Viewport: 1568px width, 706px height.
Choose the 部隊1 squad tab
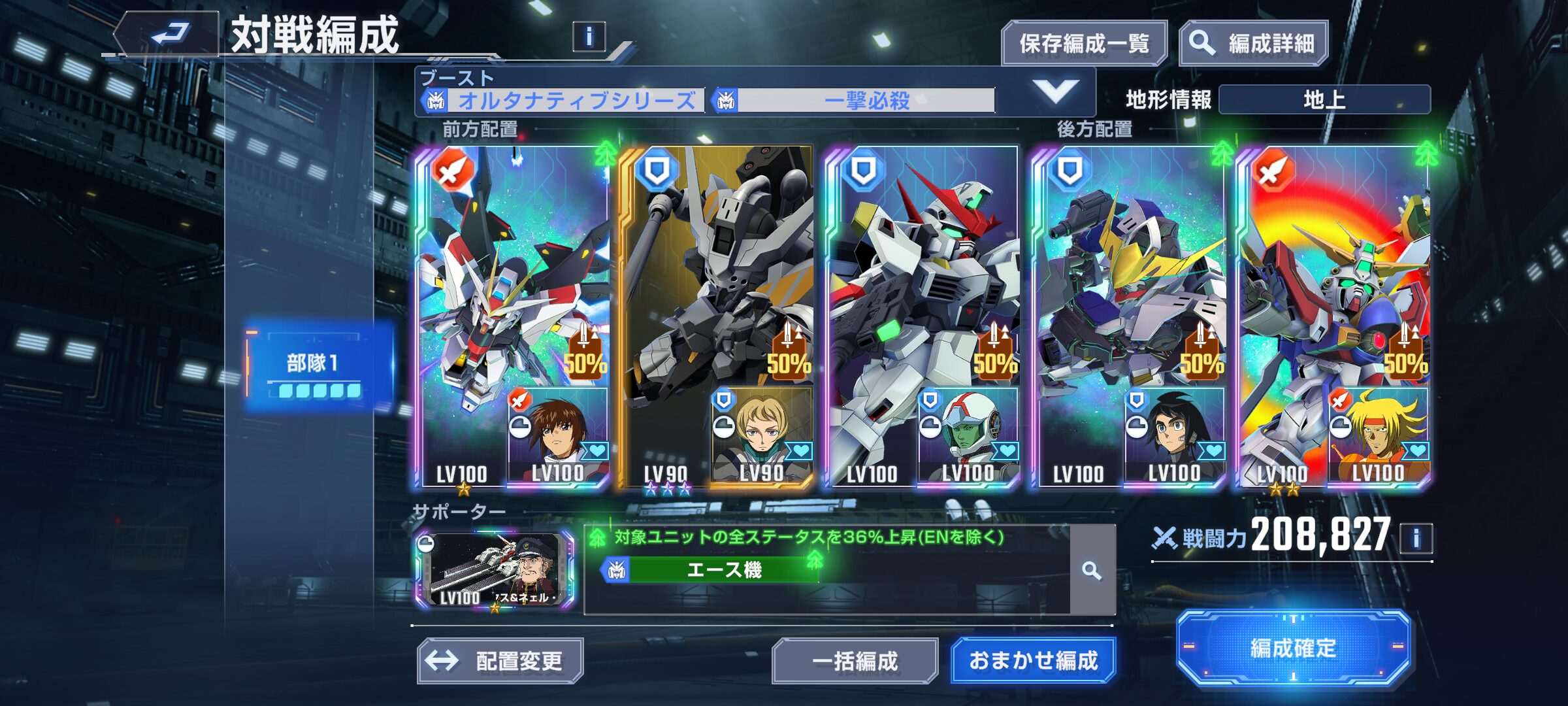[319, 367]
